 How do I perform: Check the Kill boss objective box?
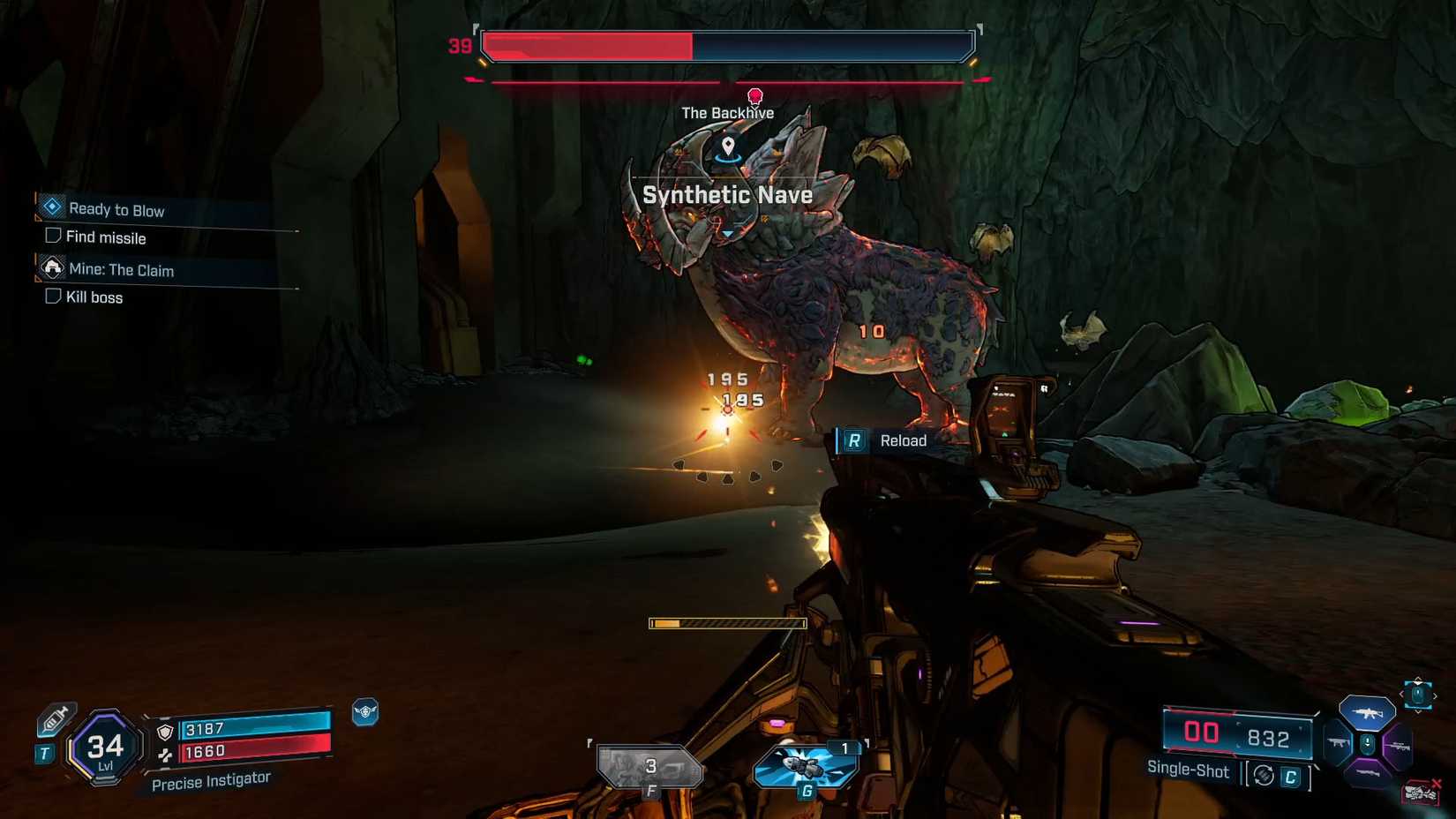[x=53, y=297]
